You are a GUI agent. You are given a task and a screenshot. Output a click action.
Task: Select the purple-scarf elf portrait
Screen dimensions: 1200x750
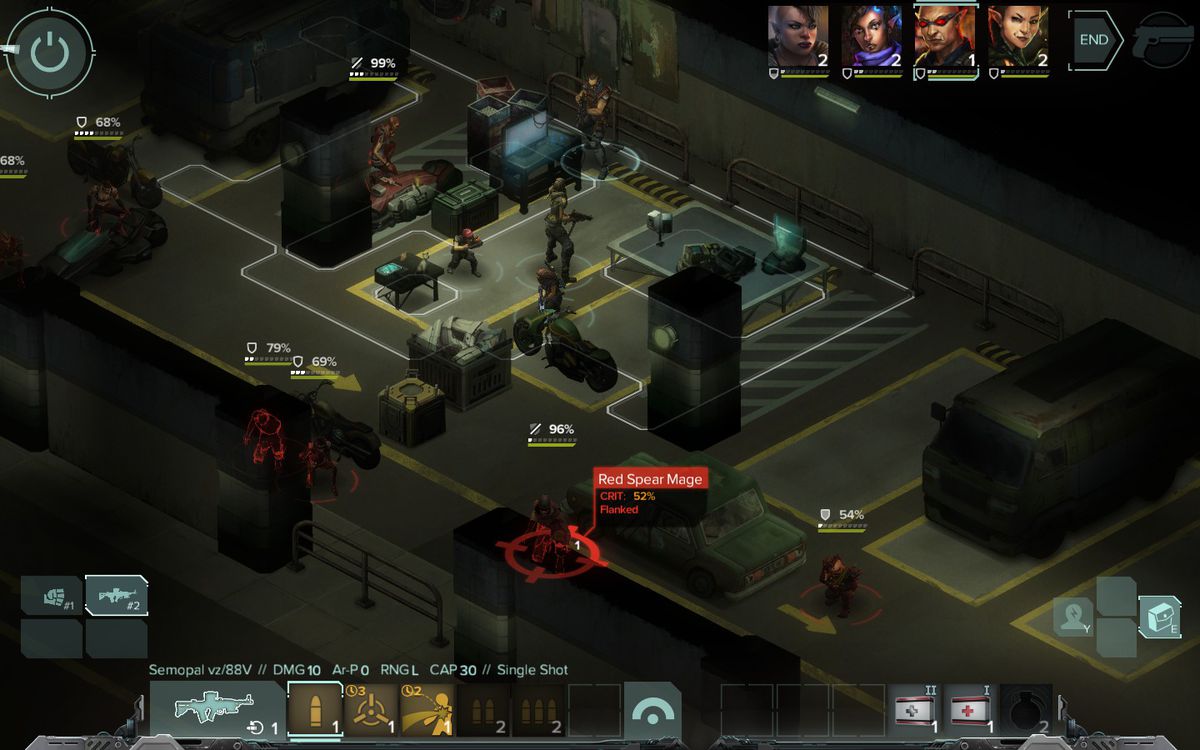871,37
